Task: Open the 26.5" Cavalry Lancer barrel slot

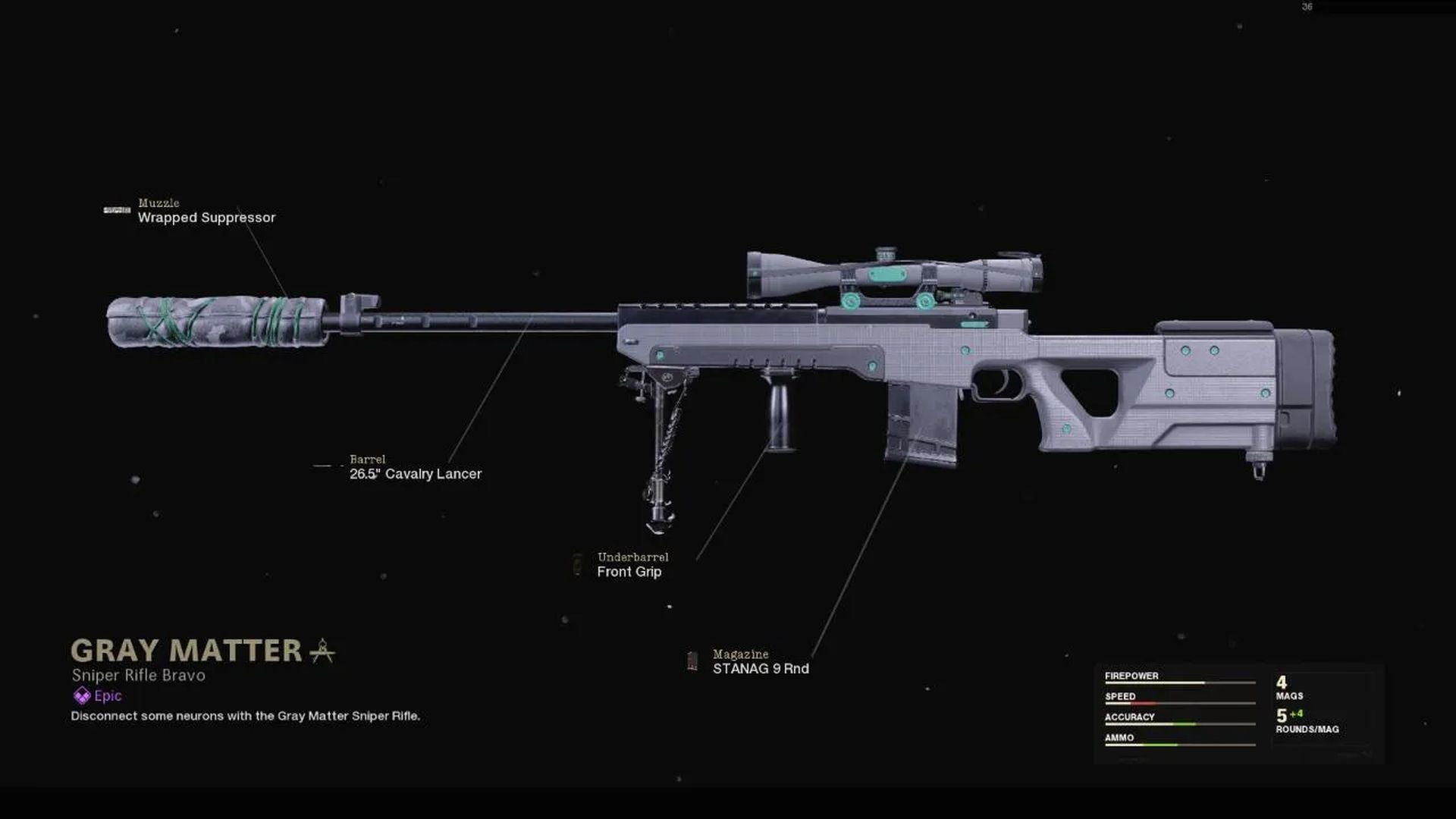Action: pos(415,473)
